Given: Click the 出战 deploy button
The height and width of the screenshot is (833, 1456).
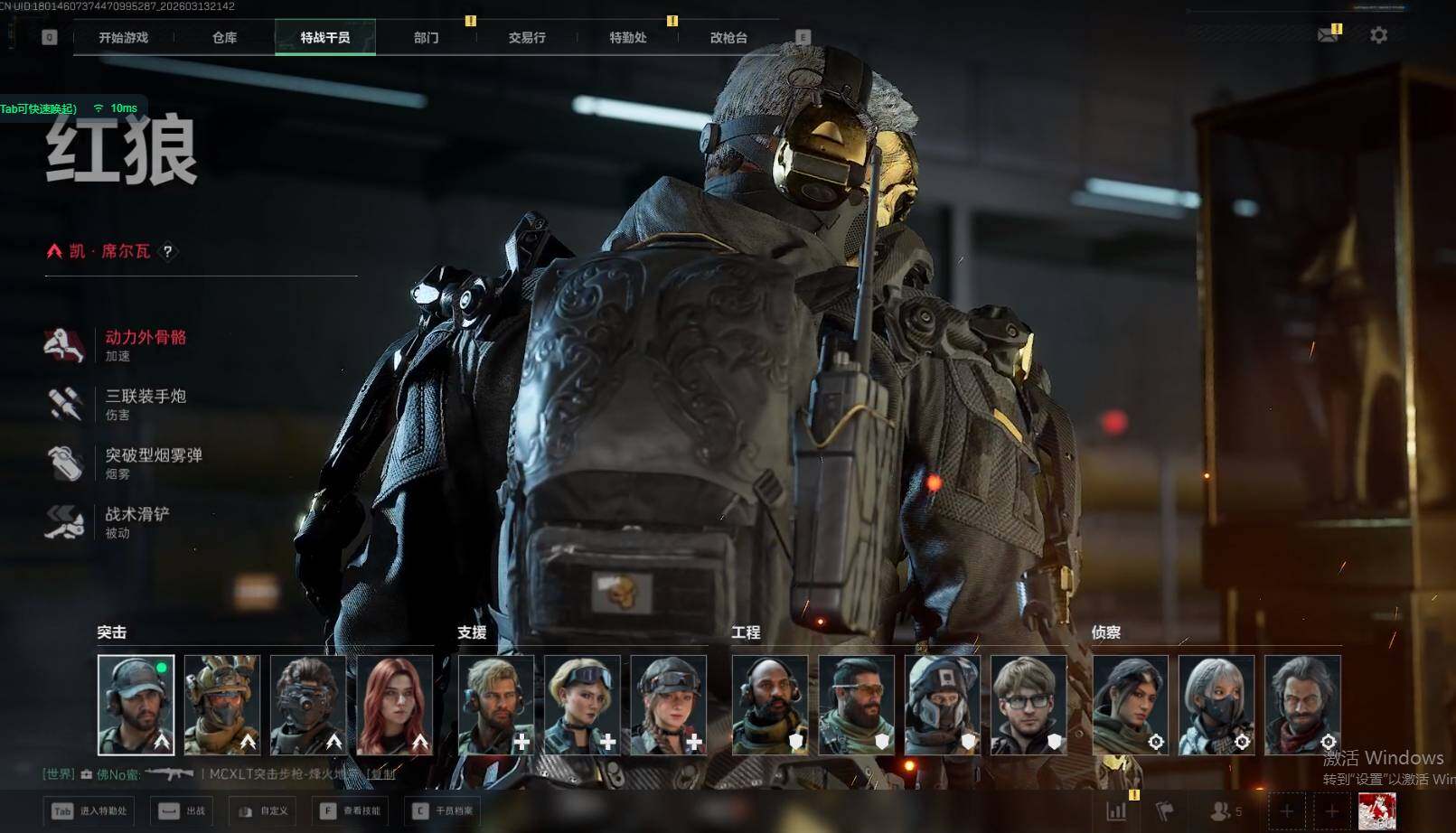Looking at the screenshot, I should tap(183, 811).
